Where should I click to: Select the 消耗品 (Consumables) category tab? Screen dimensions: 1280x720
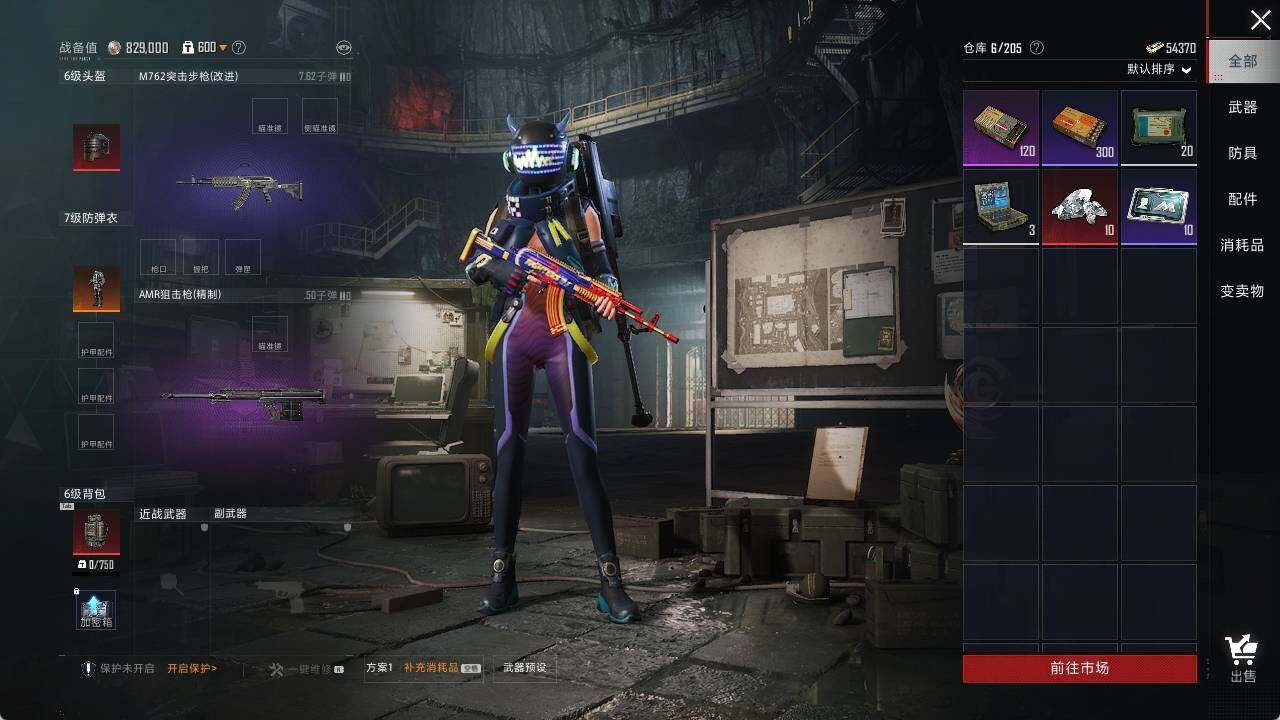click(x=1242, y=245)
